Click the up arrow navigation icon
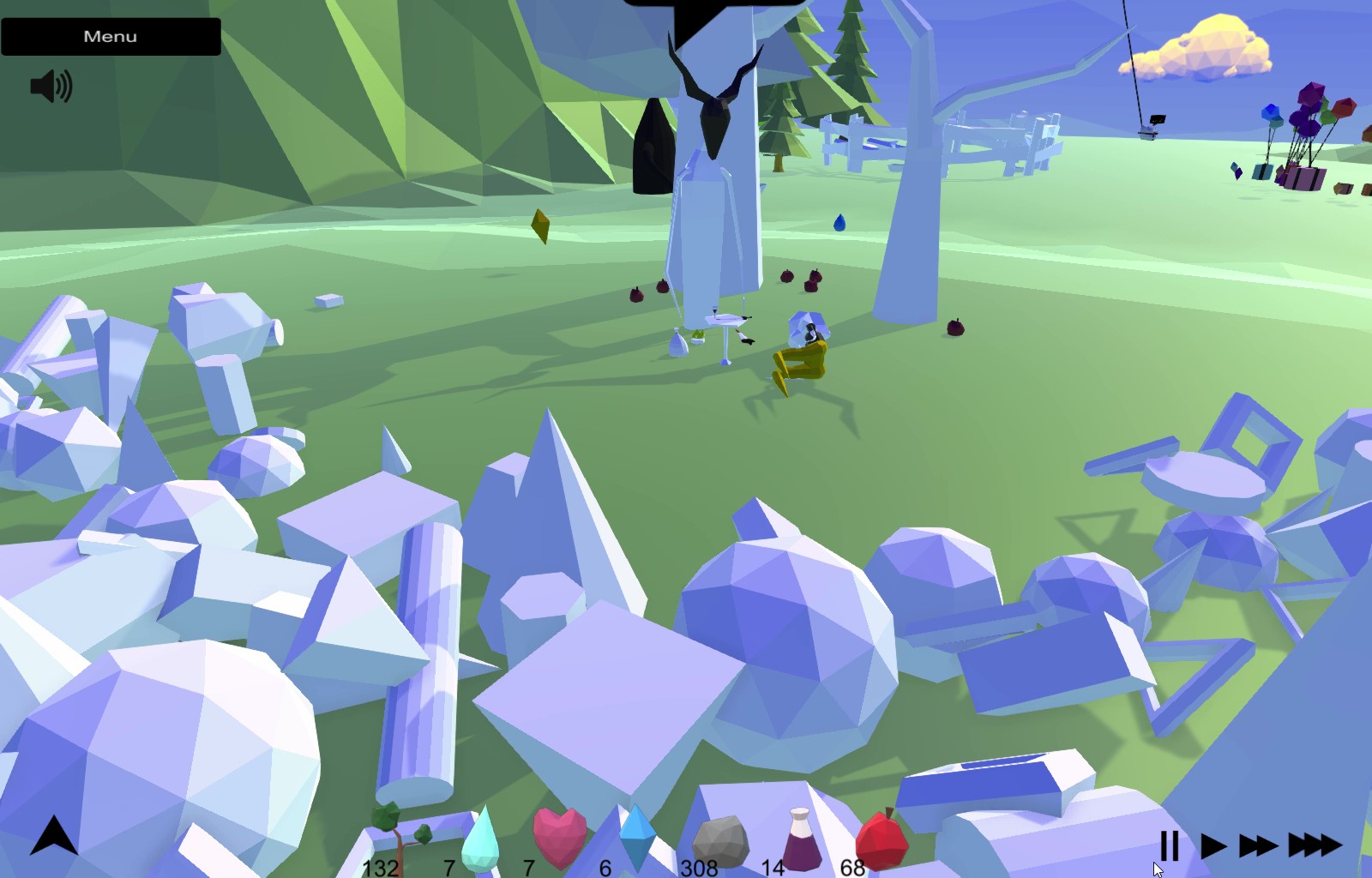The image size is (1372, 878). click(x=53, y=836)
